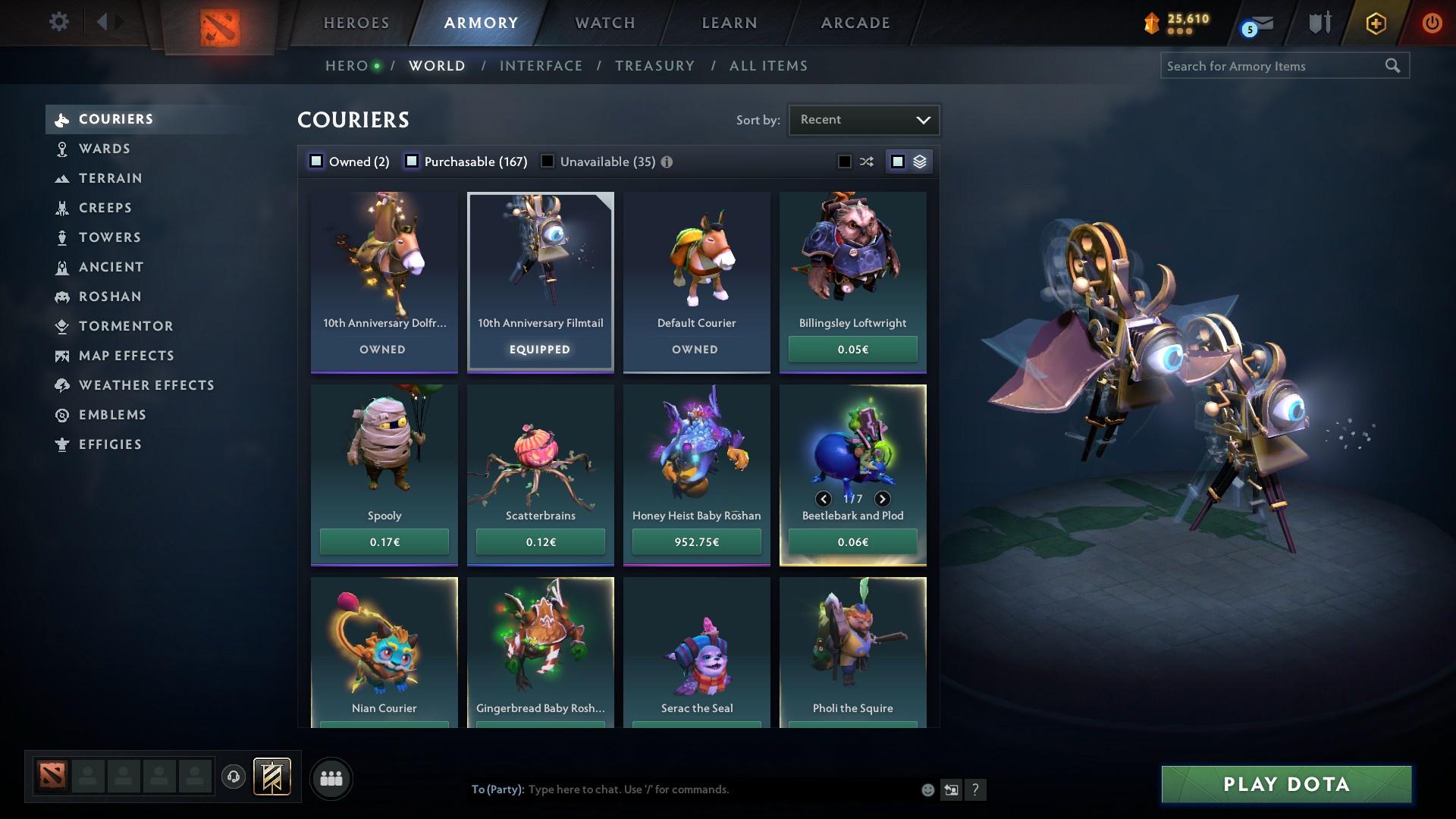Switch to the Watch tab
Image resolution: width=1456 pixels, height=819 pixels.
(x=603, y=23)
